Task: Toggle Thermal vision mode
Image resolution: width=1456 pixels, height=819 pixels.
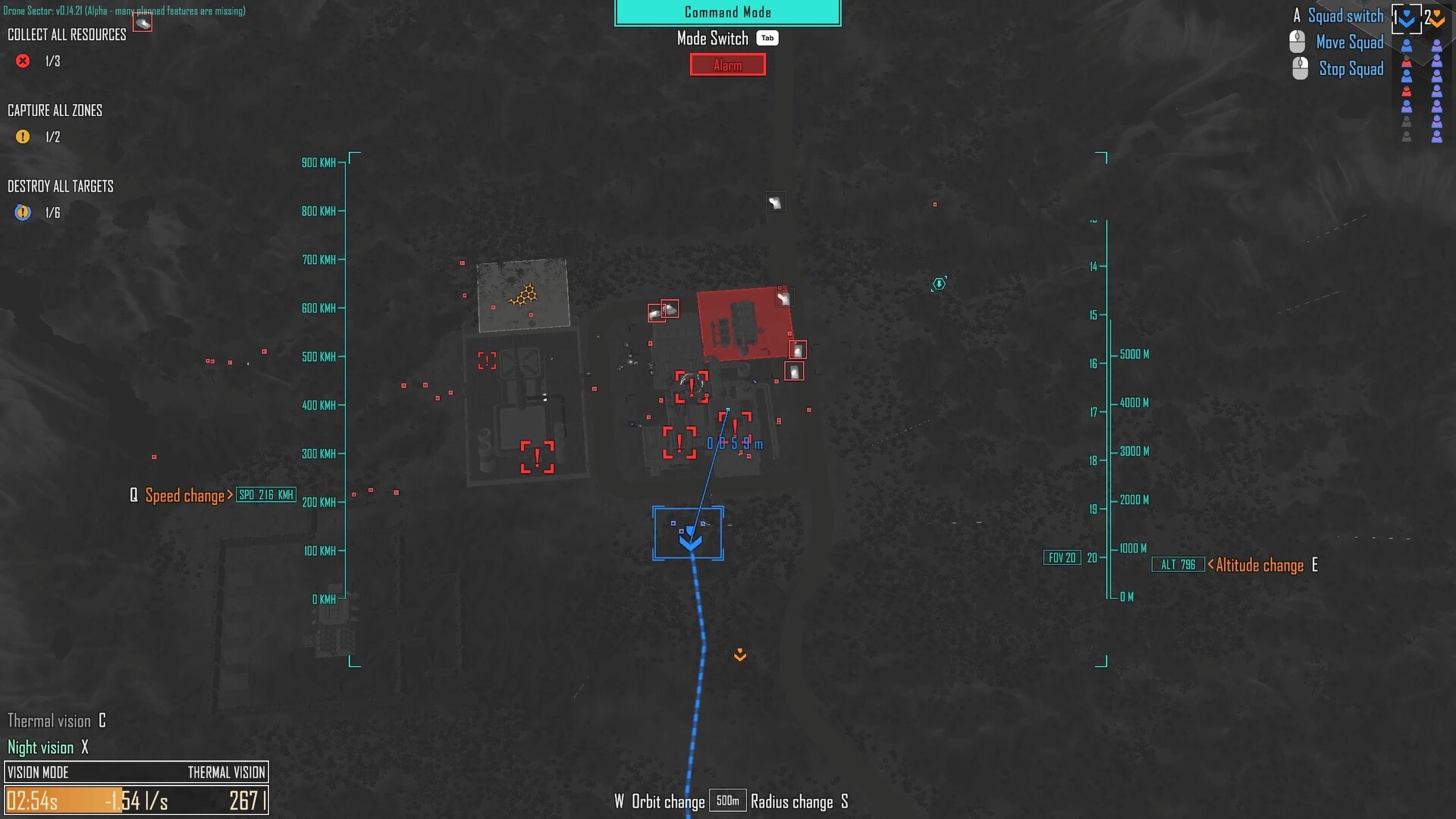Action: [x=53, y=720]
